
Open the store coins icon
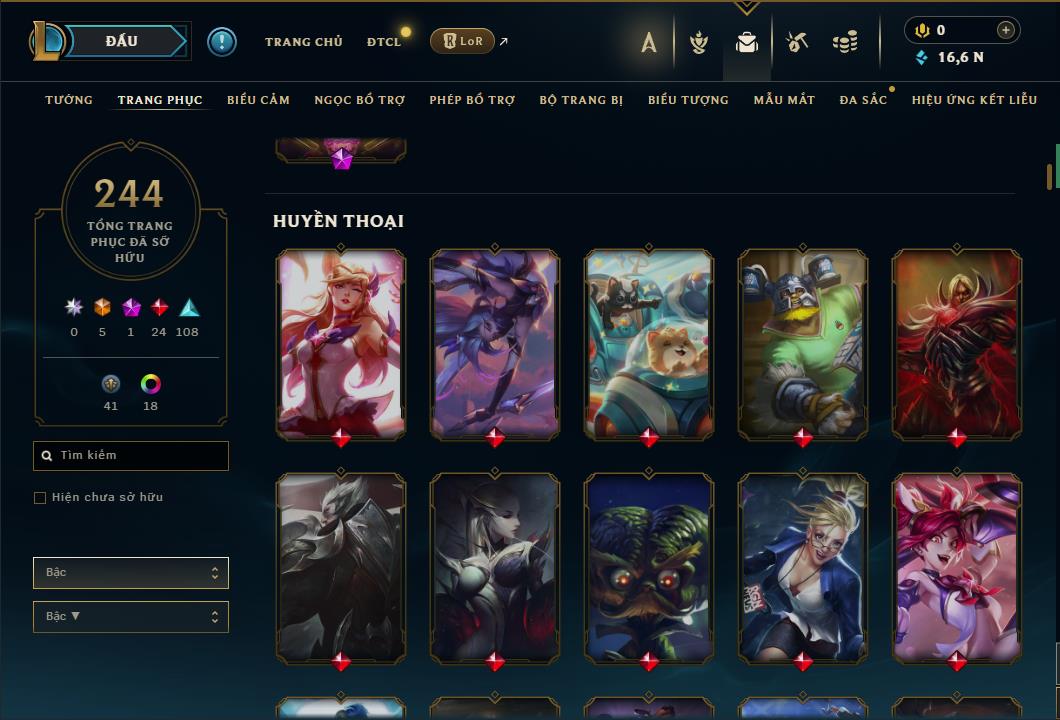click(x=845, y=42)
